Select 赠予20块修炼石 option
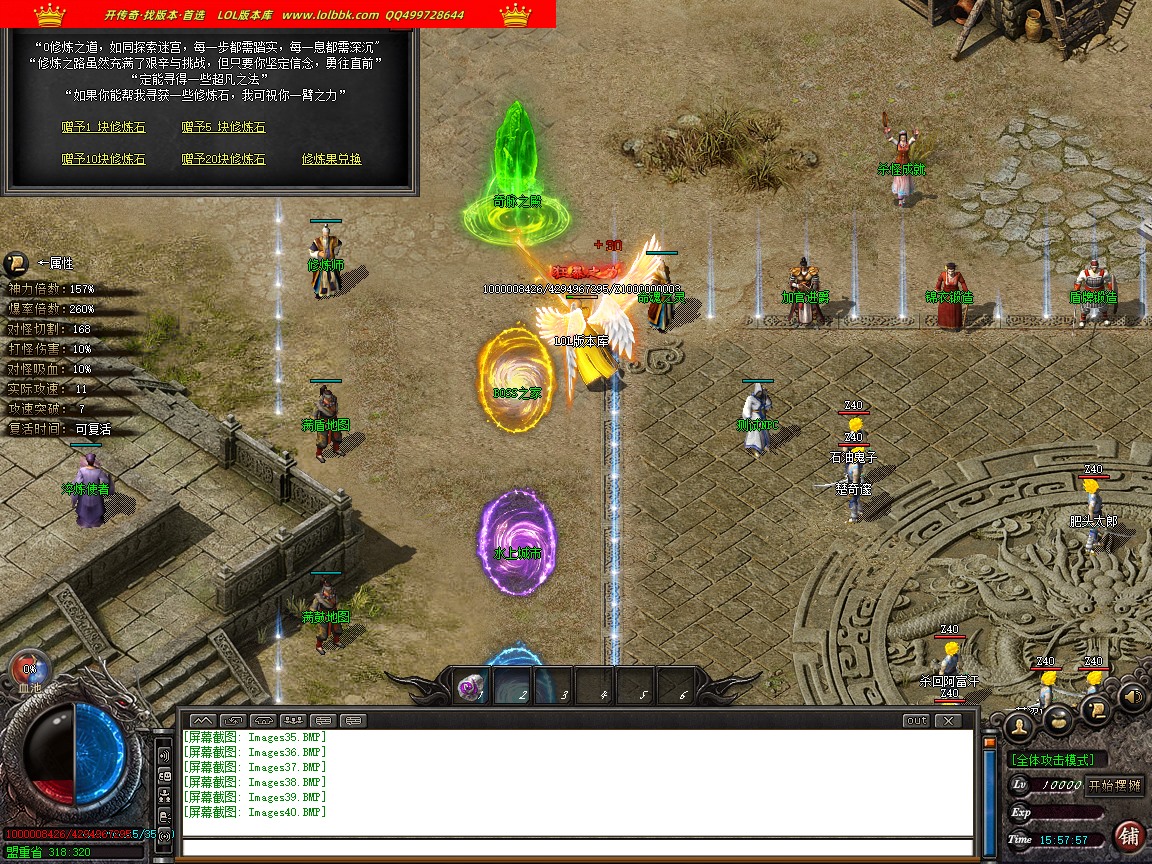The width and height of the screenshot is (1152, 864). click(223, 159)
